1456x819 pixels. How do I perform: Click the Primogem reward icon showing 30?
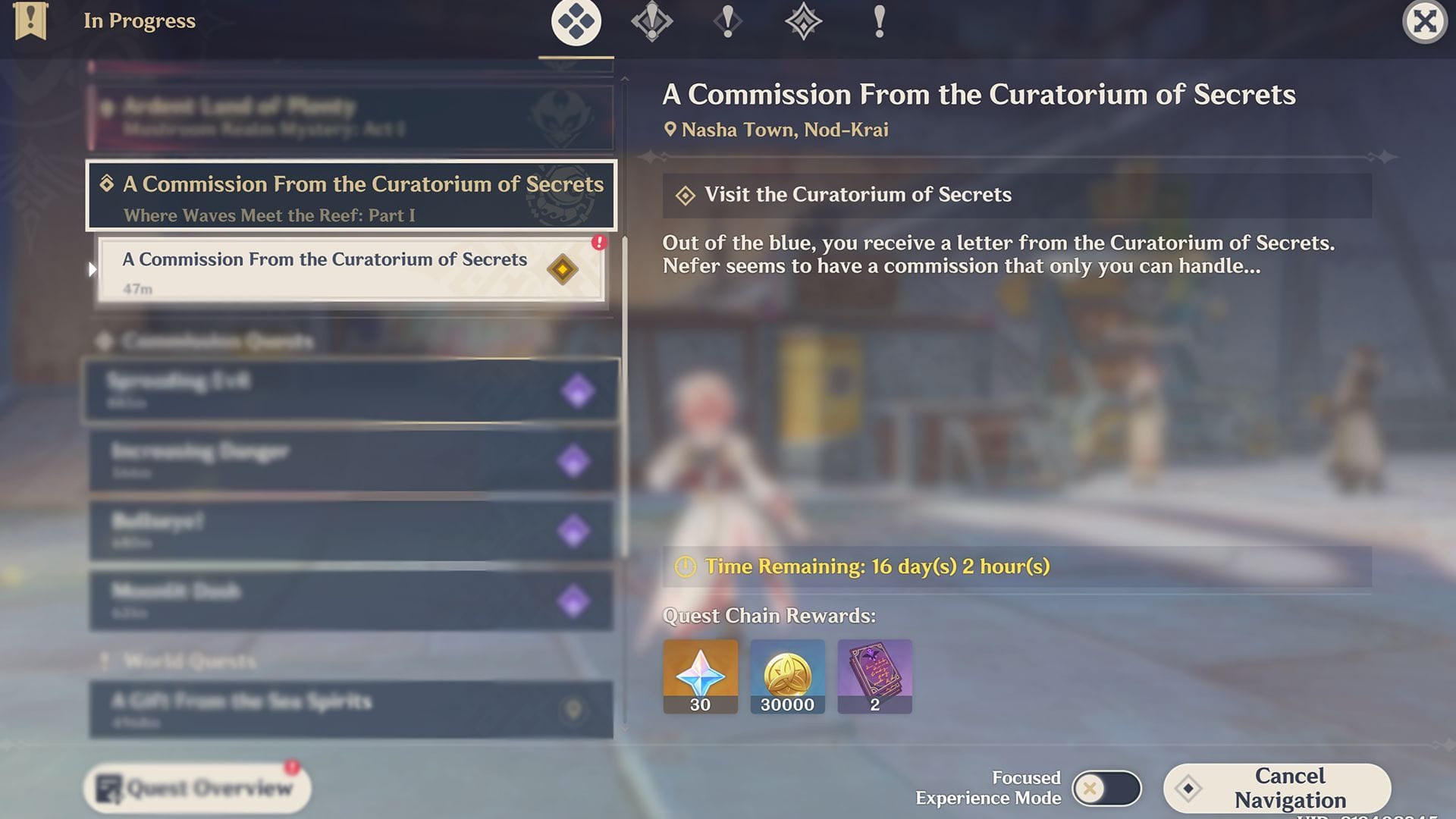click(699, 675)
